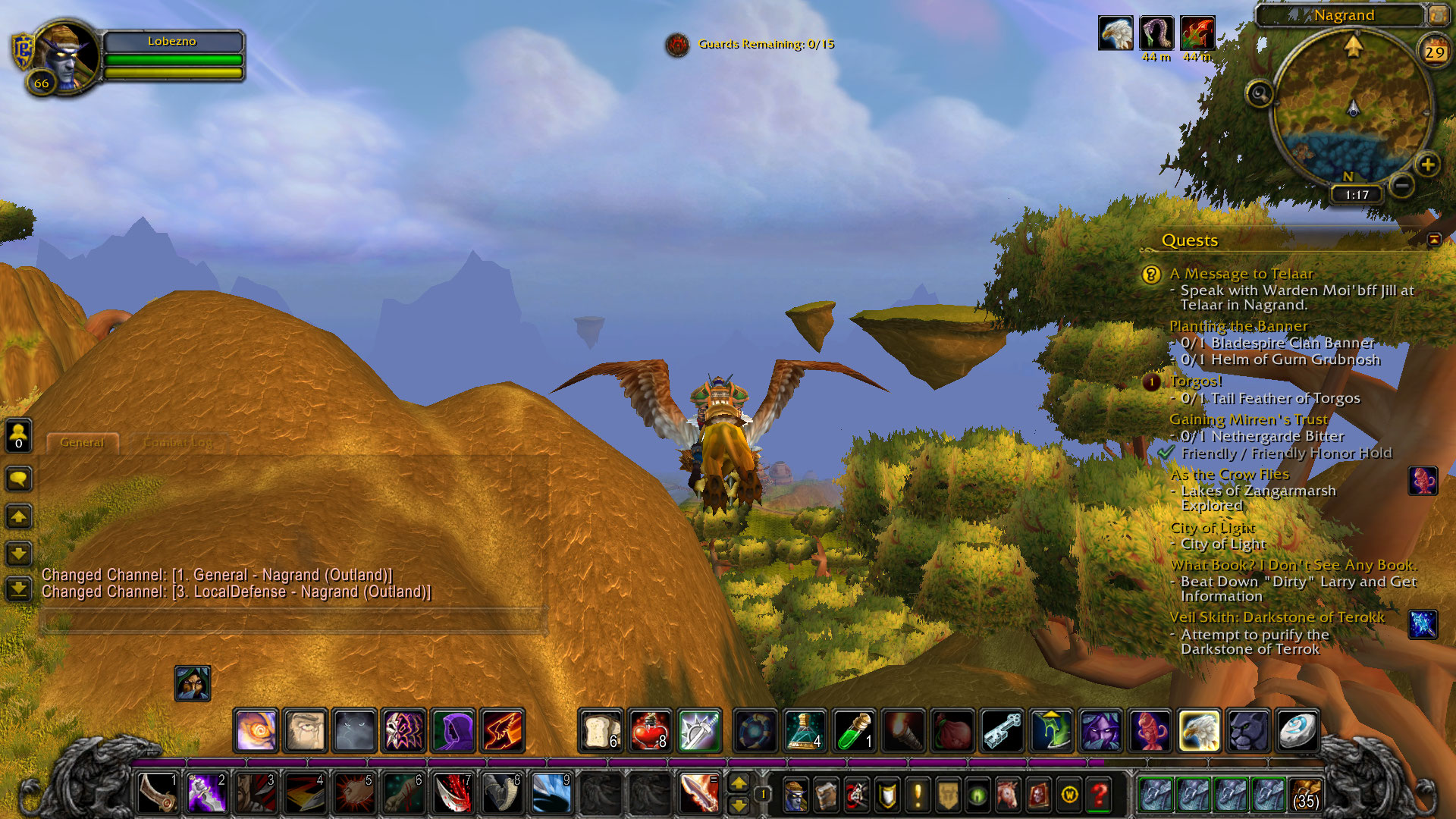Open the backpack showing 35 free slots
Image resolution: width=1456 pixels, height=819 pixels.
[x=1305, y=795]
